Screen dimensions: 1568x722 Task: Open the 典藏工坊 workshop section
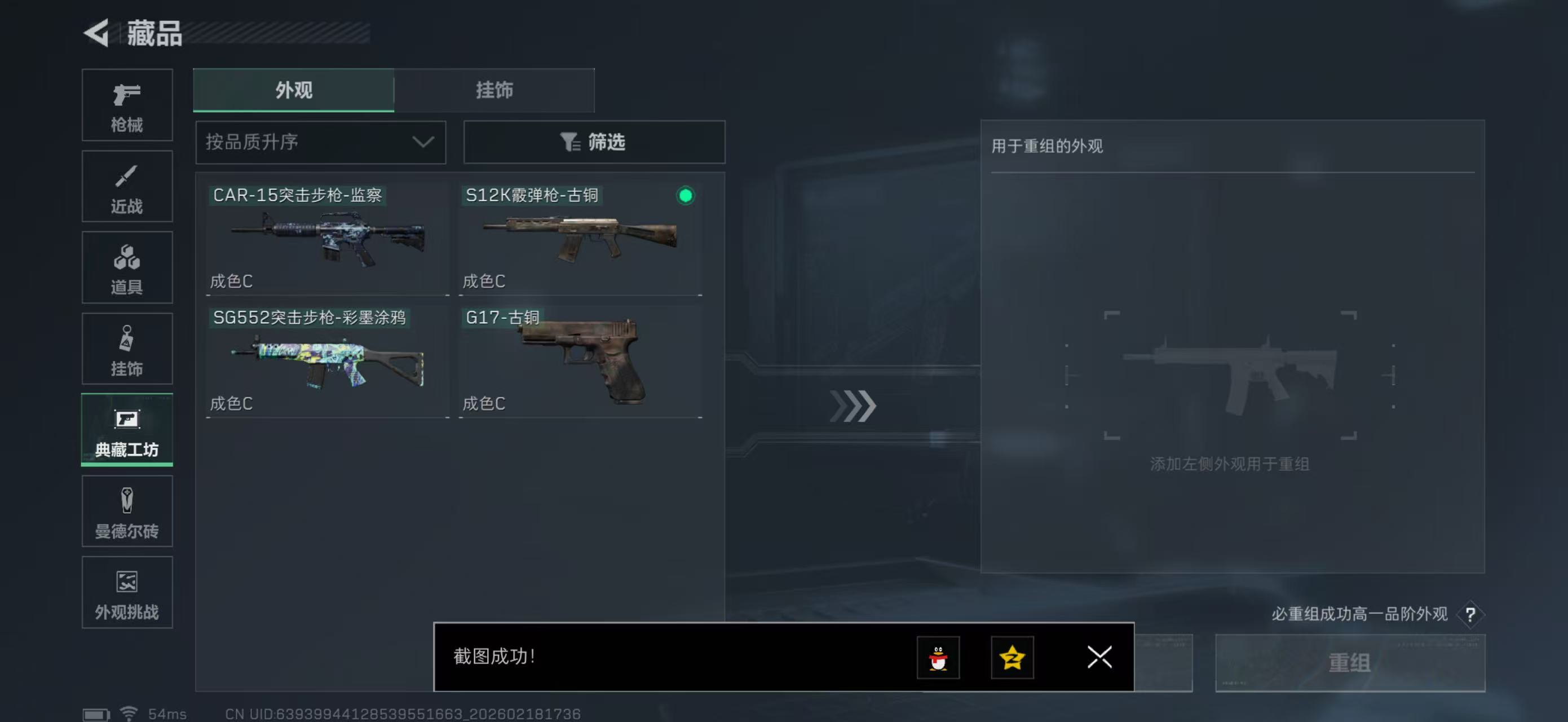coord(127,430)
